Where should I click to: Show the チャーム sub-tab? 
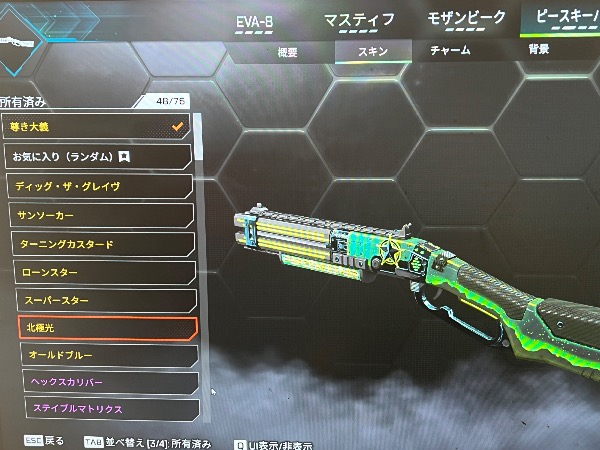(450, 51)
